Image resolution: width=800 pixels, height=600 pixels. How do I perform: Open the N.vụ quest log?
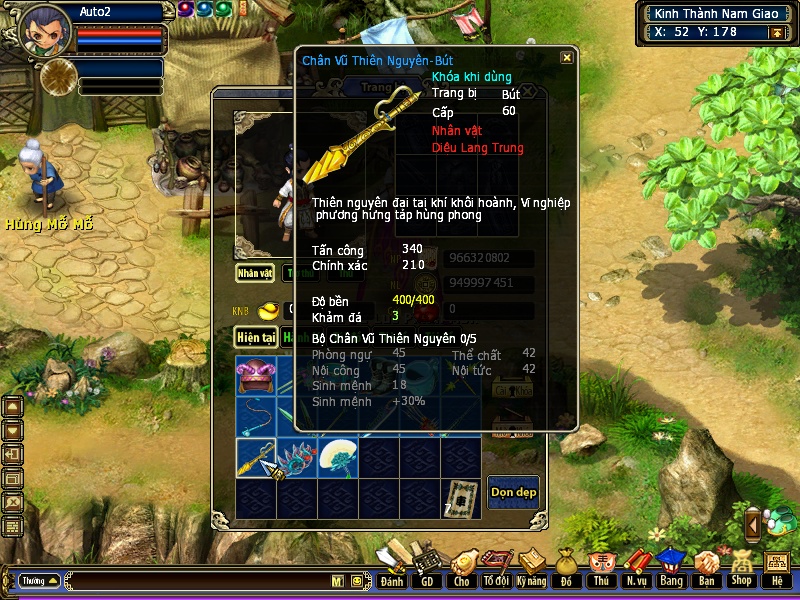[636, 568]
